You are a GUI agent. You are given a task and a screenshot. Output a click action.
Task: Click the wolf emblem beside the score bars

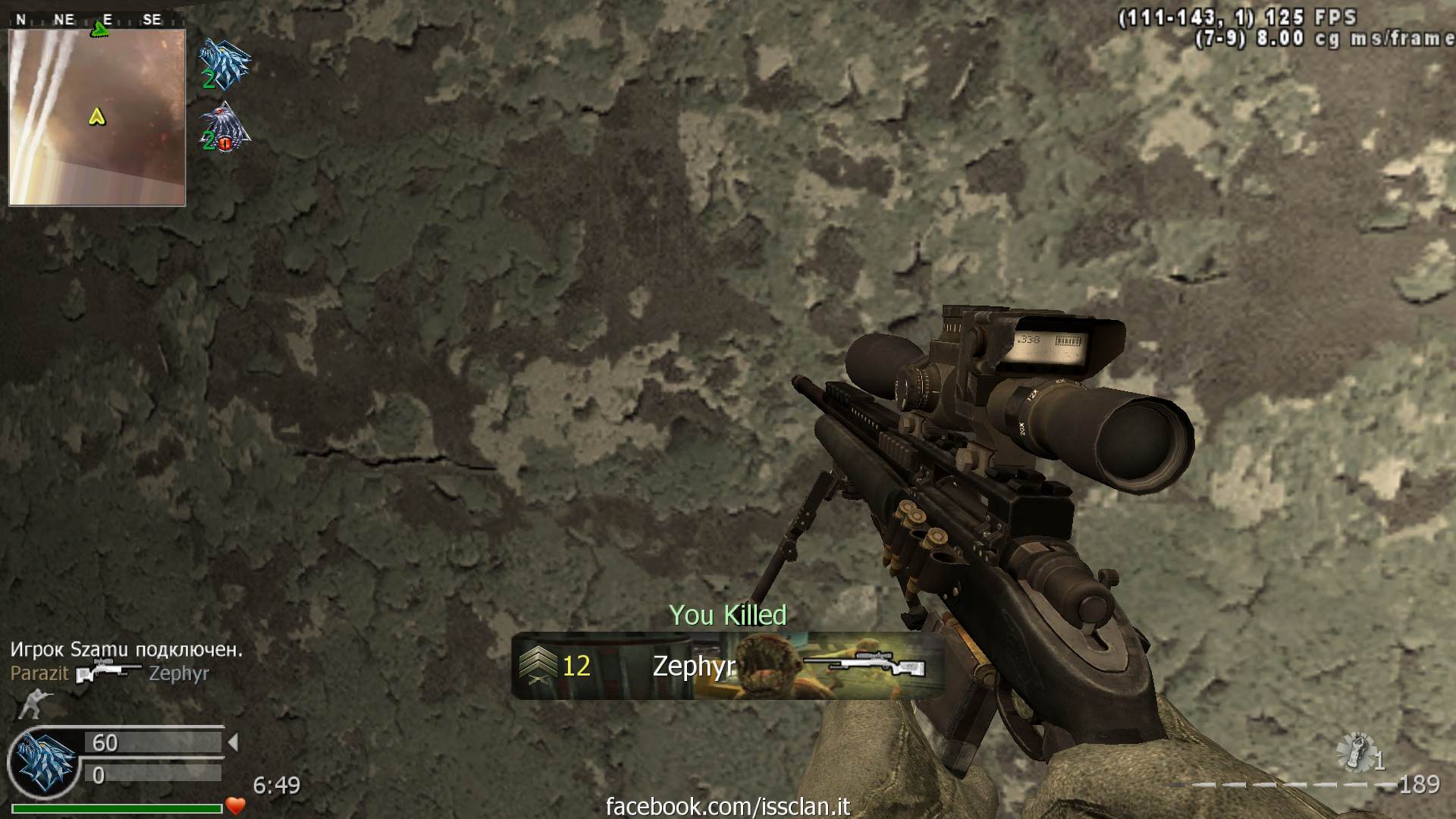point(44,761)
